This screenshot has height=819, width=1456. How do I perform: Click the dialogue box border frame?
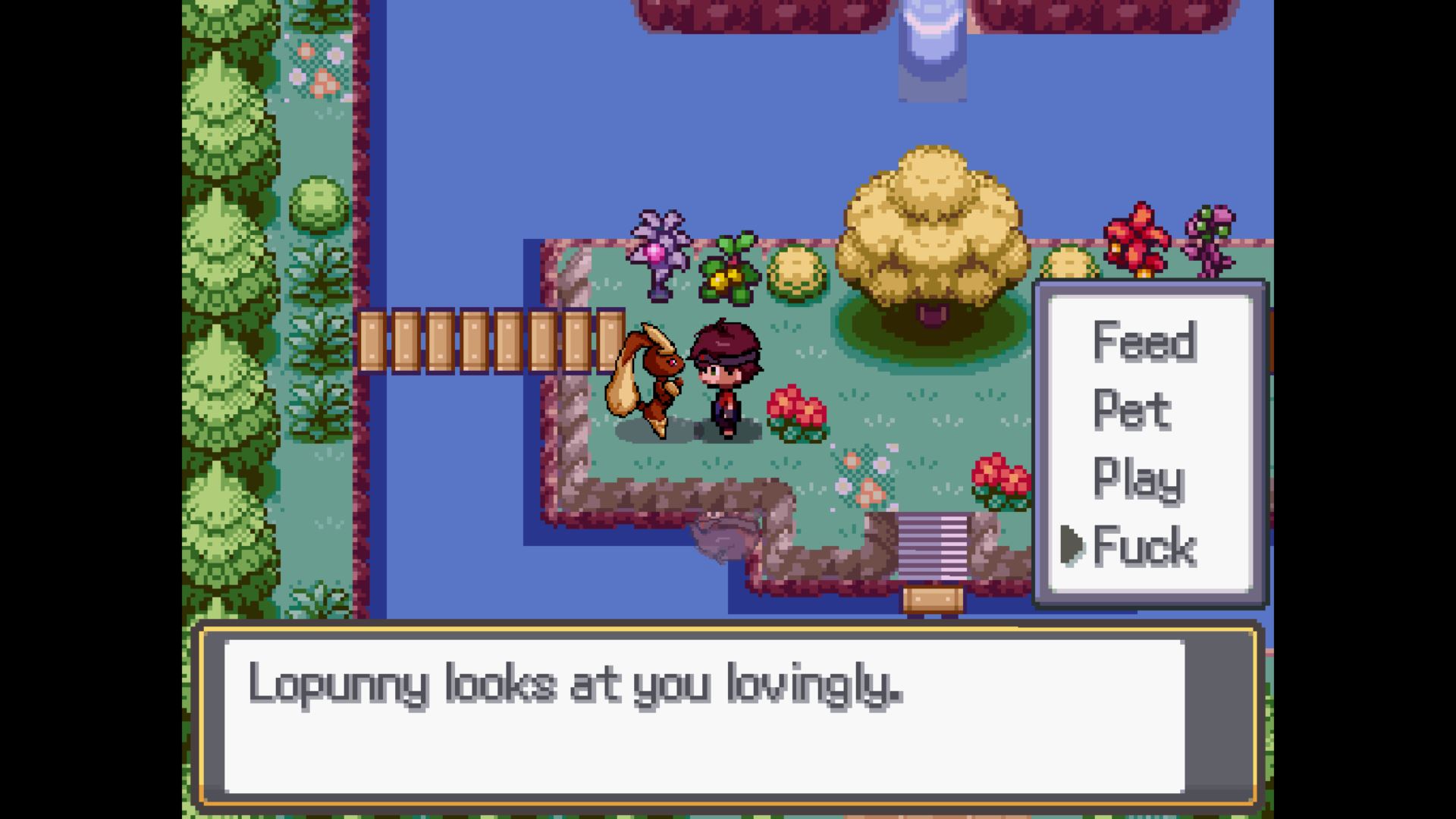tap(728, 628)
